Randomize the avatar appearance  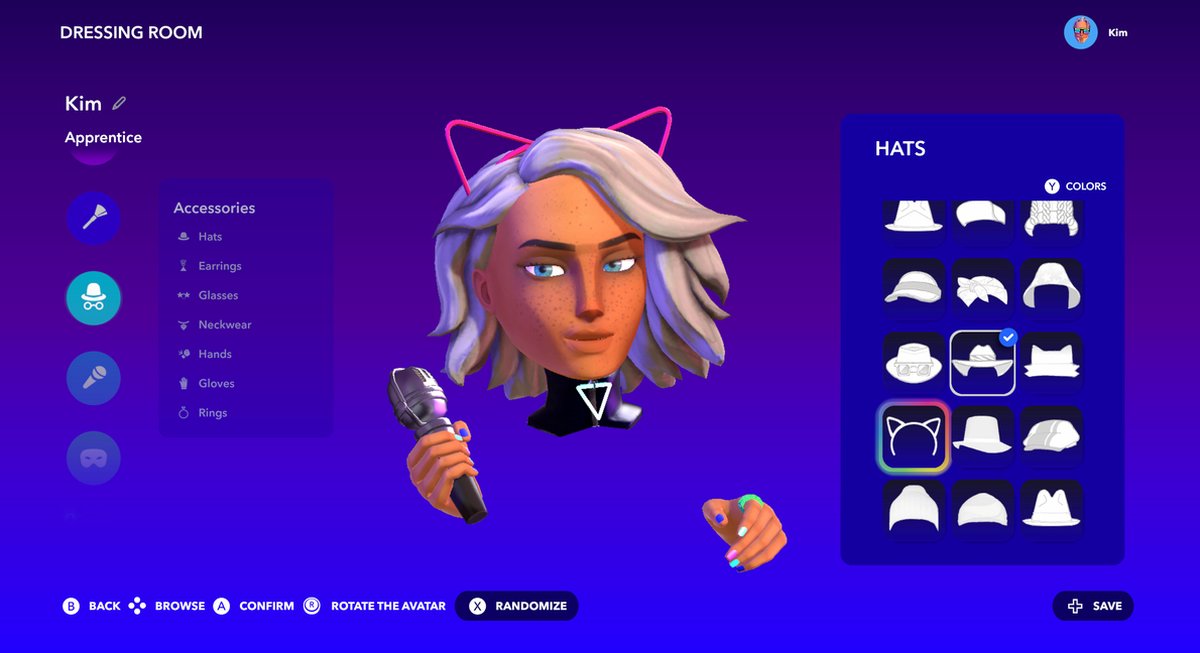coord(517,606)
